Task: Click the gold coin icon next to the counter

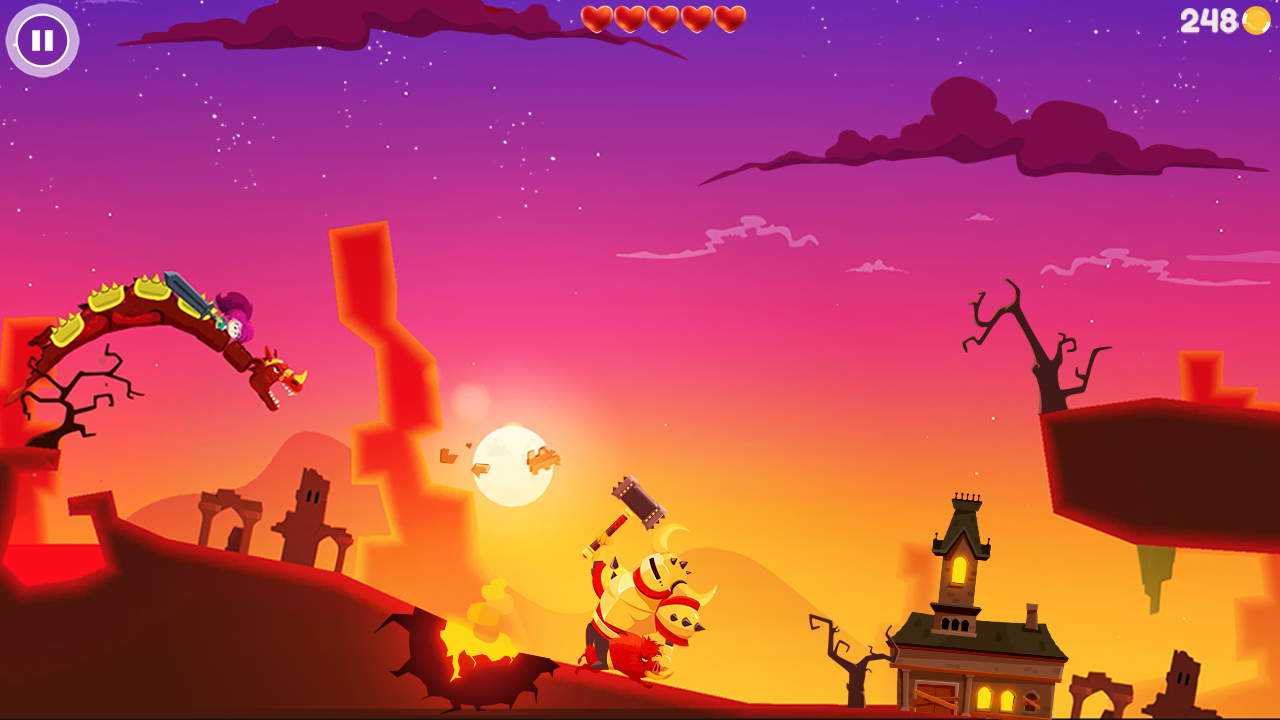Action: point(1253,22)
